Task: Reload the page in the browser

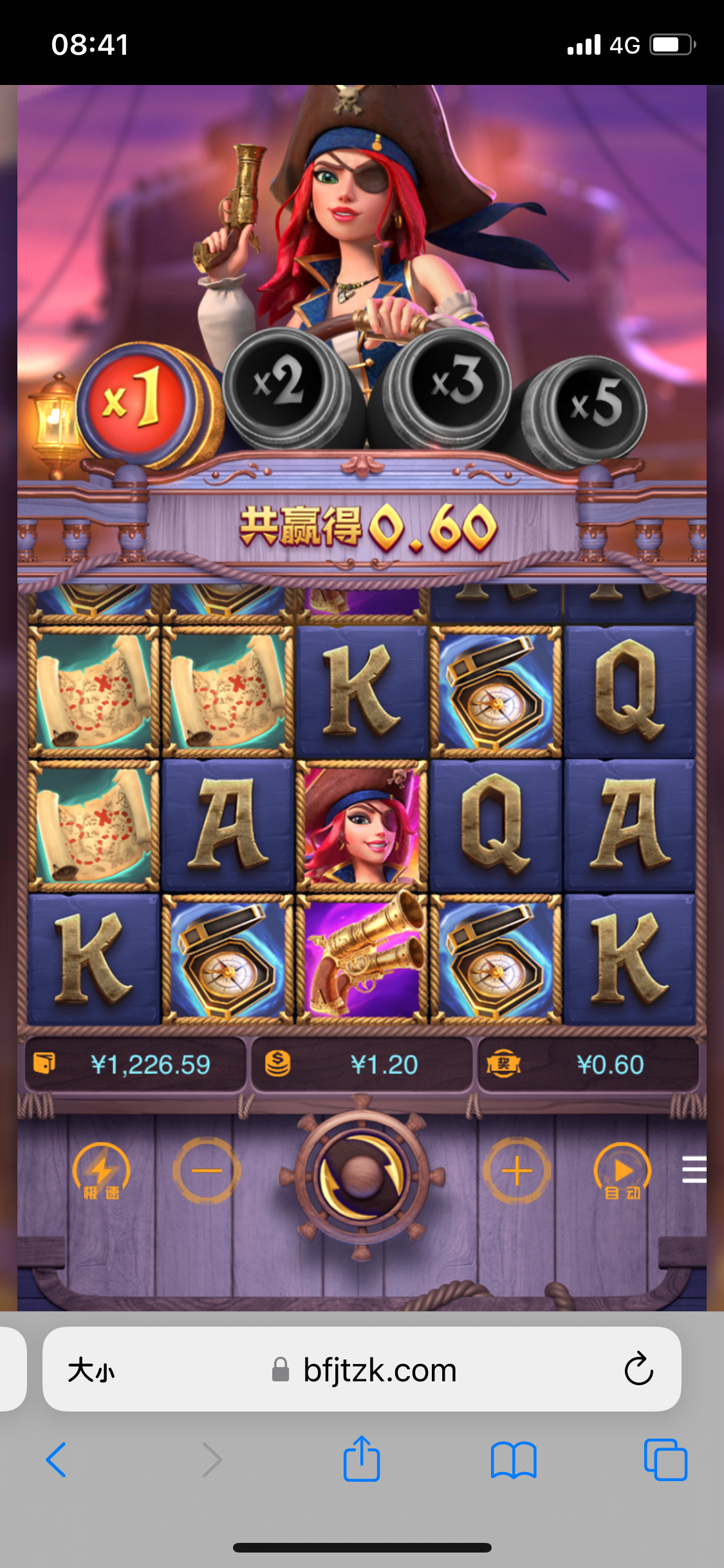Action: pyautogui.click(x=638, y=1369)
